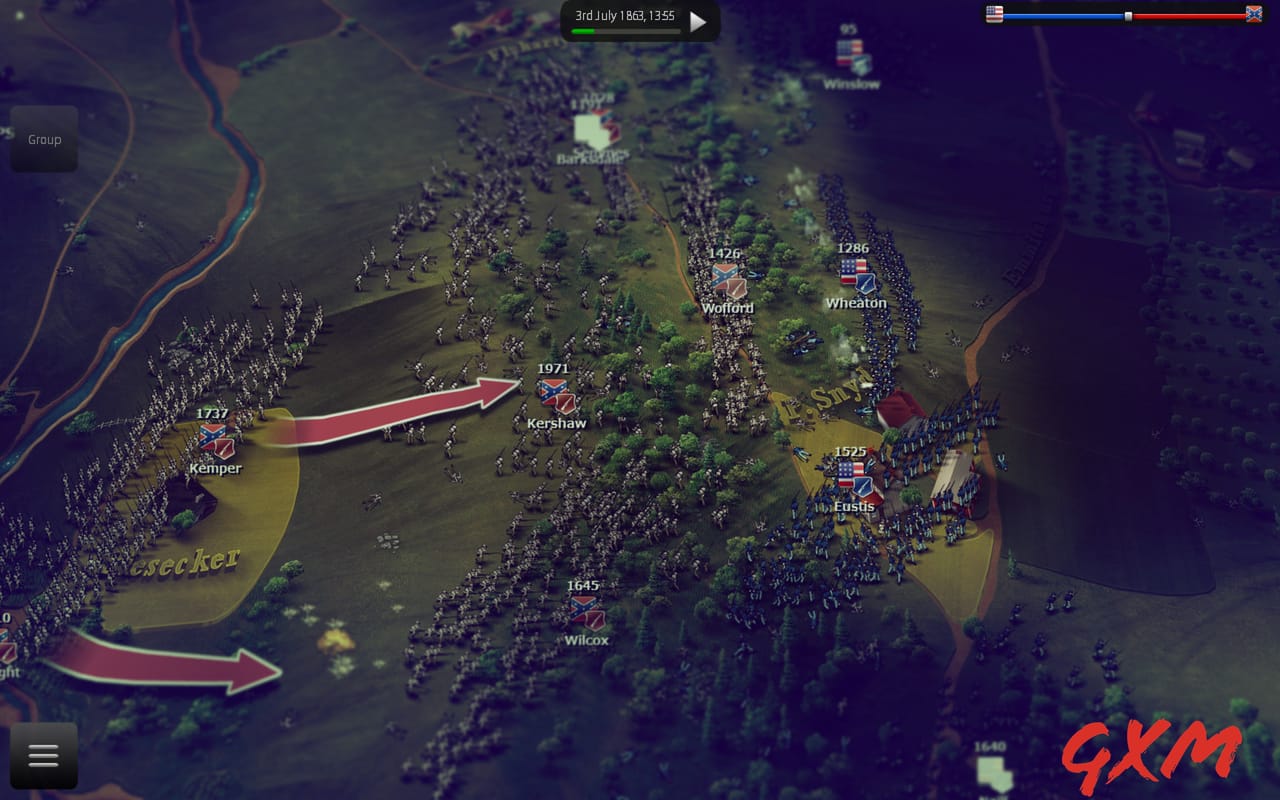Click the handle on the battle balance slider
The width and height of the screenshot is (1280, 800).
[1128, 14]
